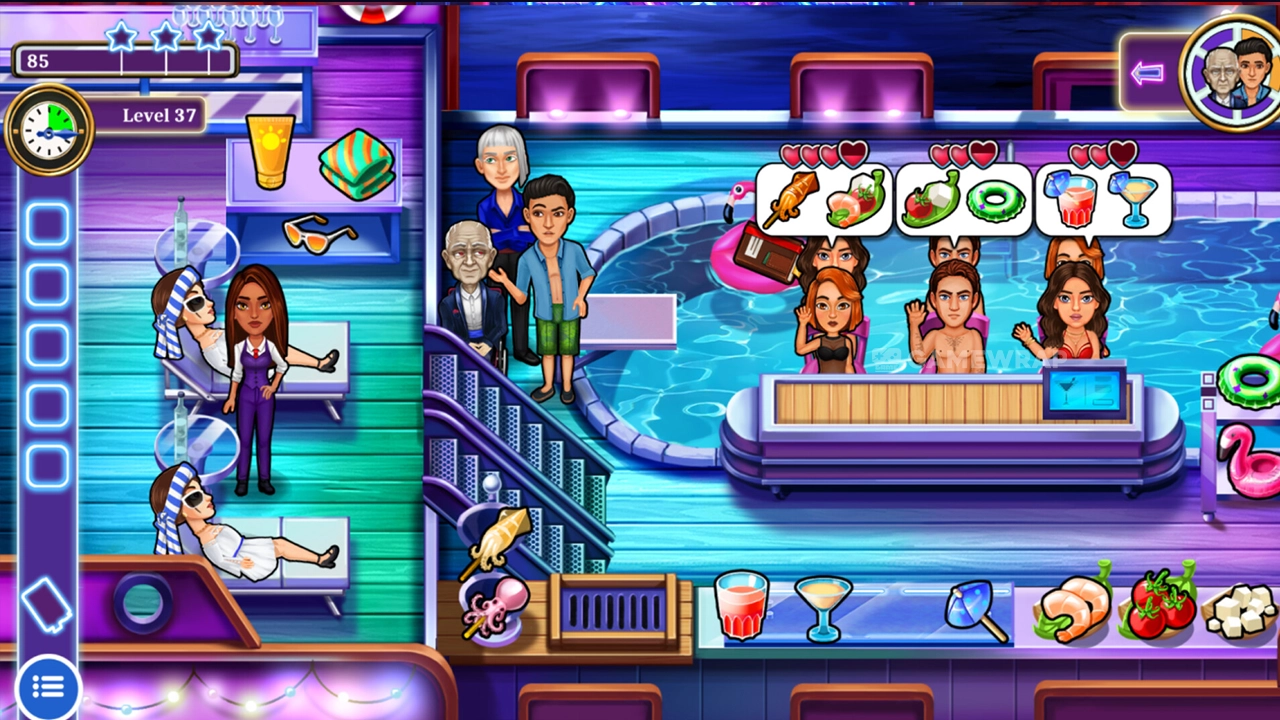The height and width of the screenshot is (720, 1280).
Task: Pick the pink octopus skewer
Action: (x=492, y=605)
